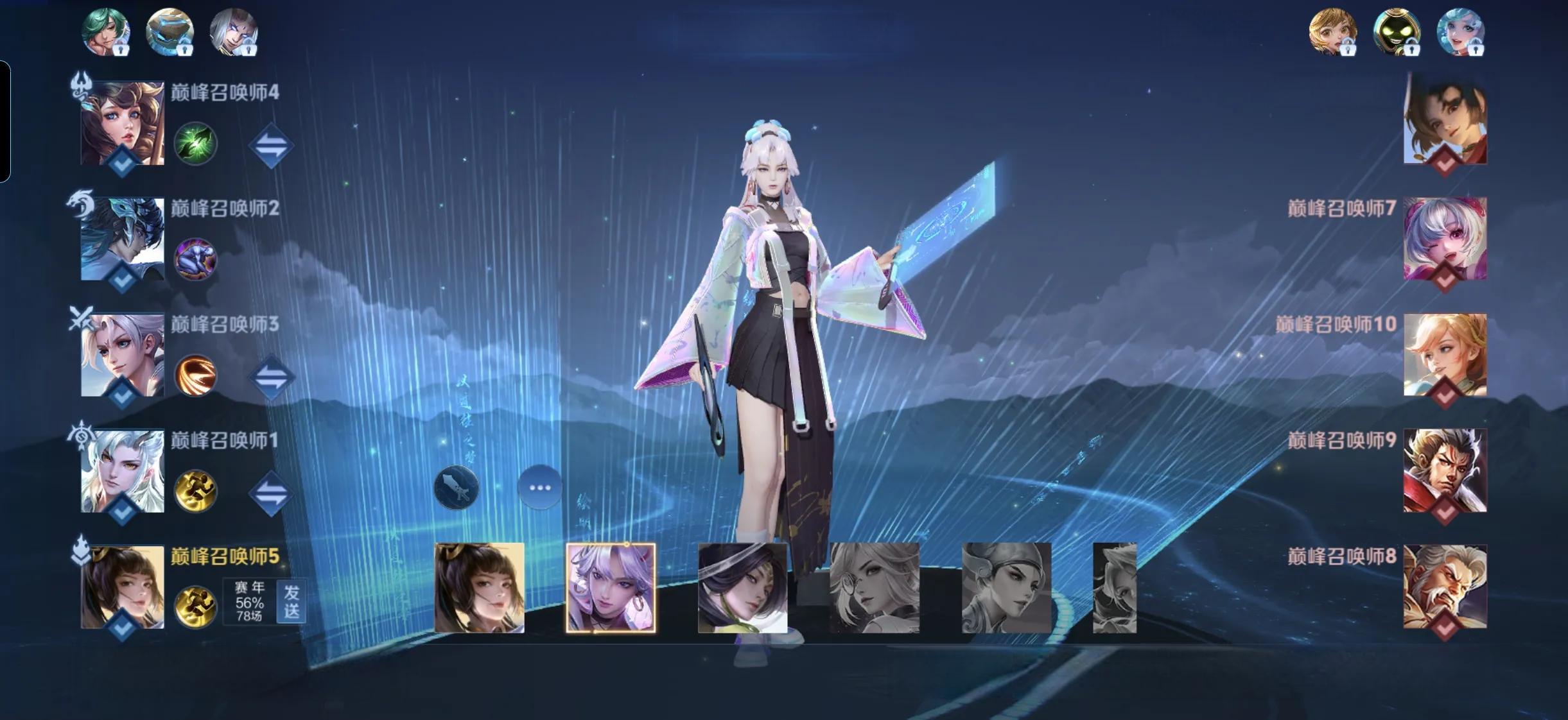Click 巅峰召唤师2's purple summoner spell icon
The image size is (1568, 720).
tap(195, 259)
